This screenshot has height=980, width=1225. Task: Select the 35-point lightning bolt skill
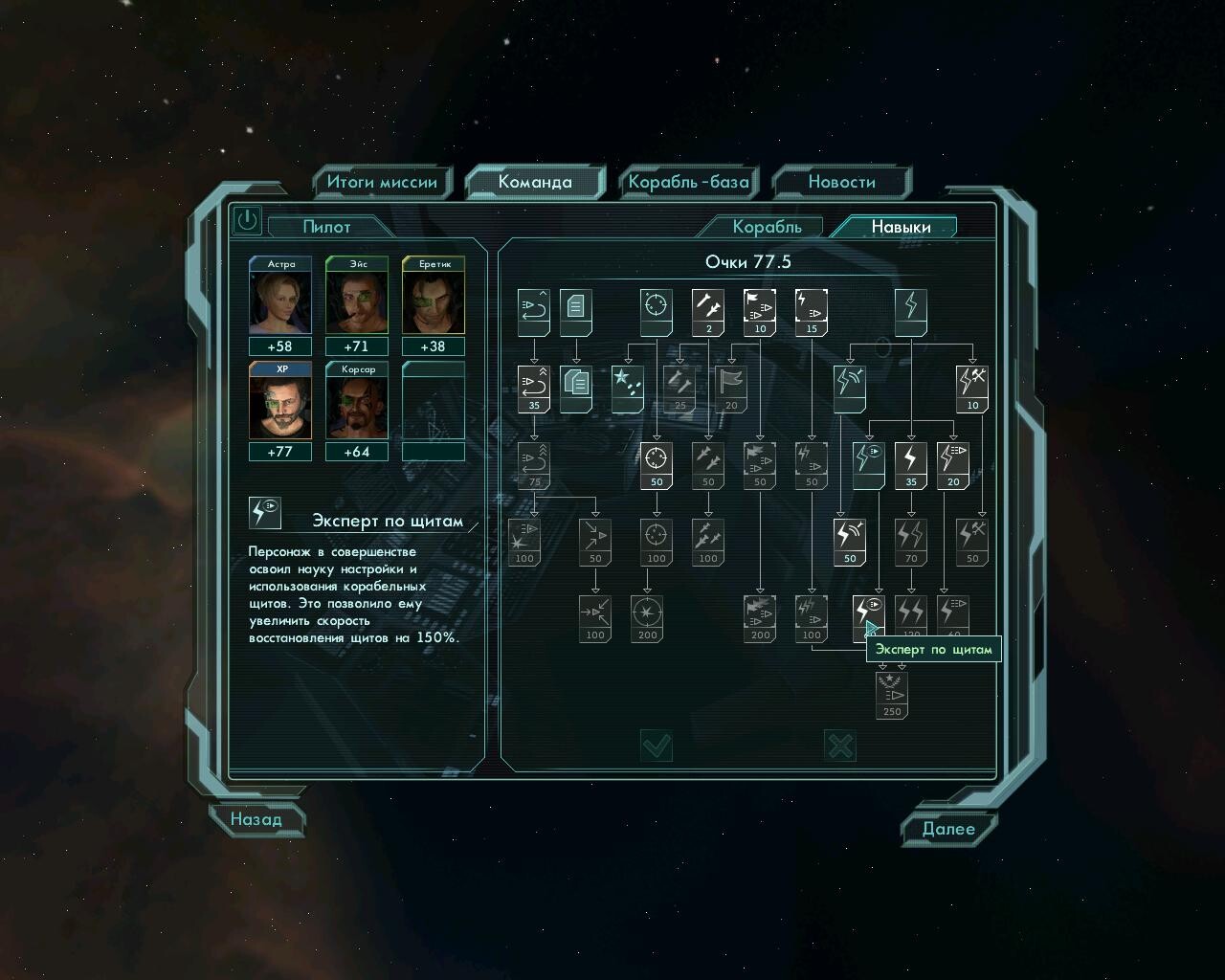911,464
